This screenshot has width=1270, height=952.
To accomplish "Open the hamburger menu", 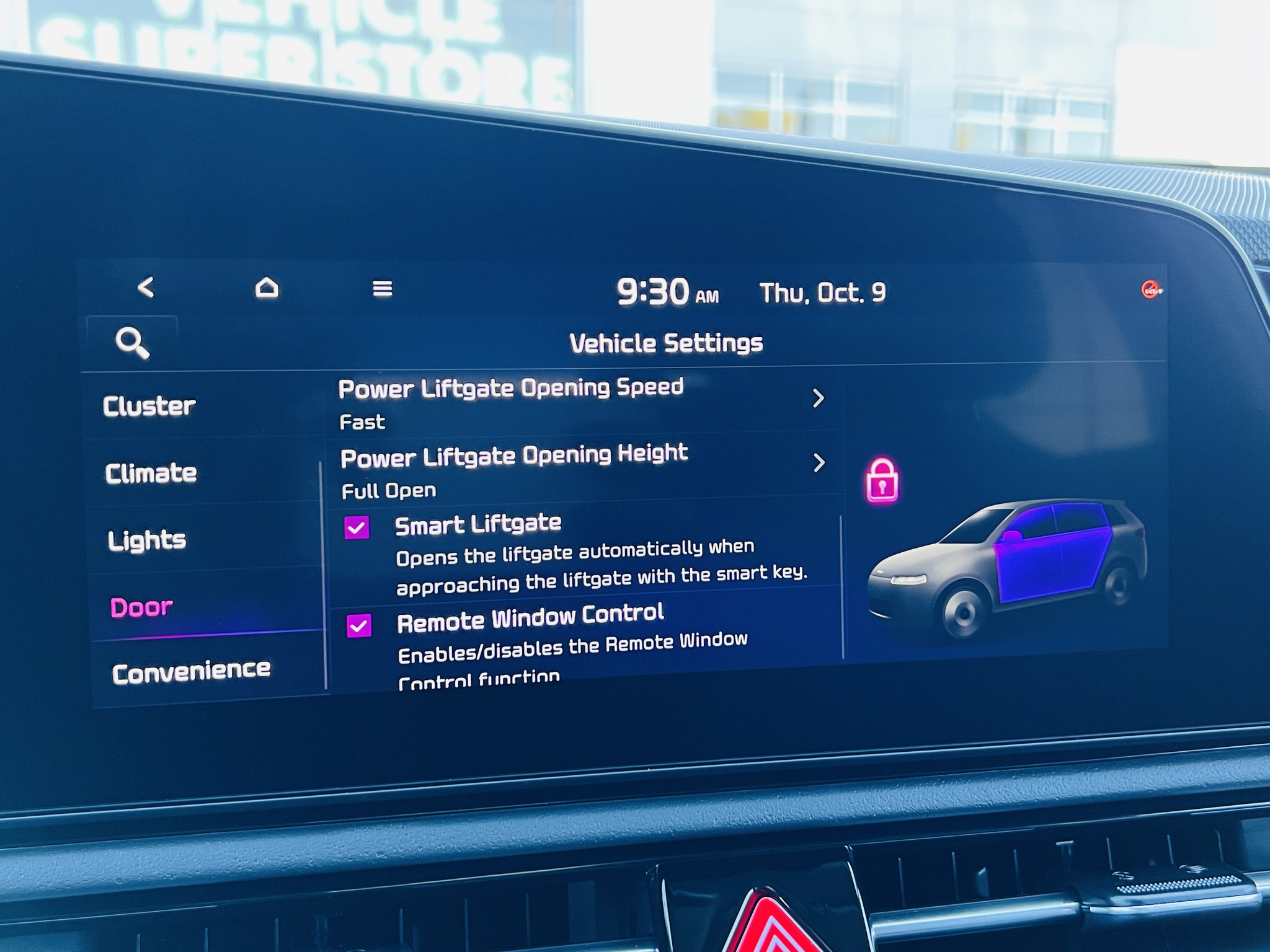I will (382, 289).
